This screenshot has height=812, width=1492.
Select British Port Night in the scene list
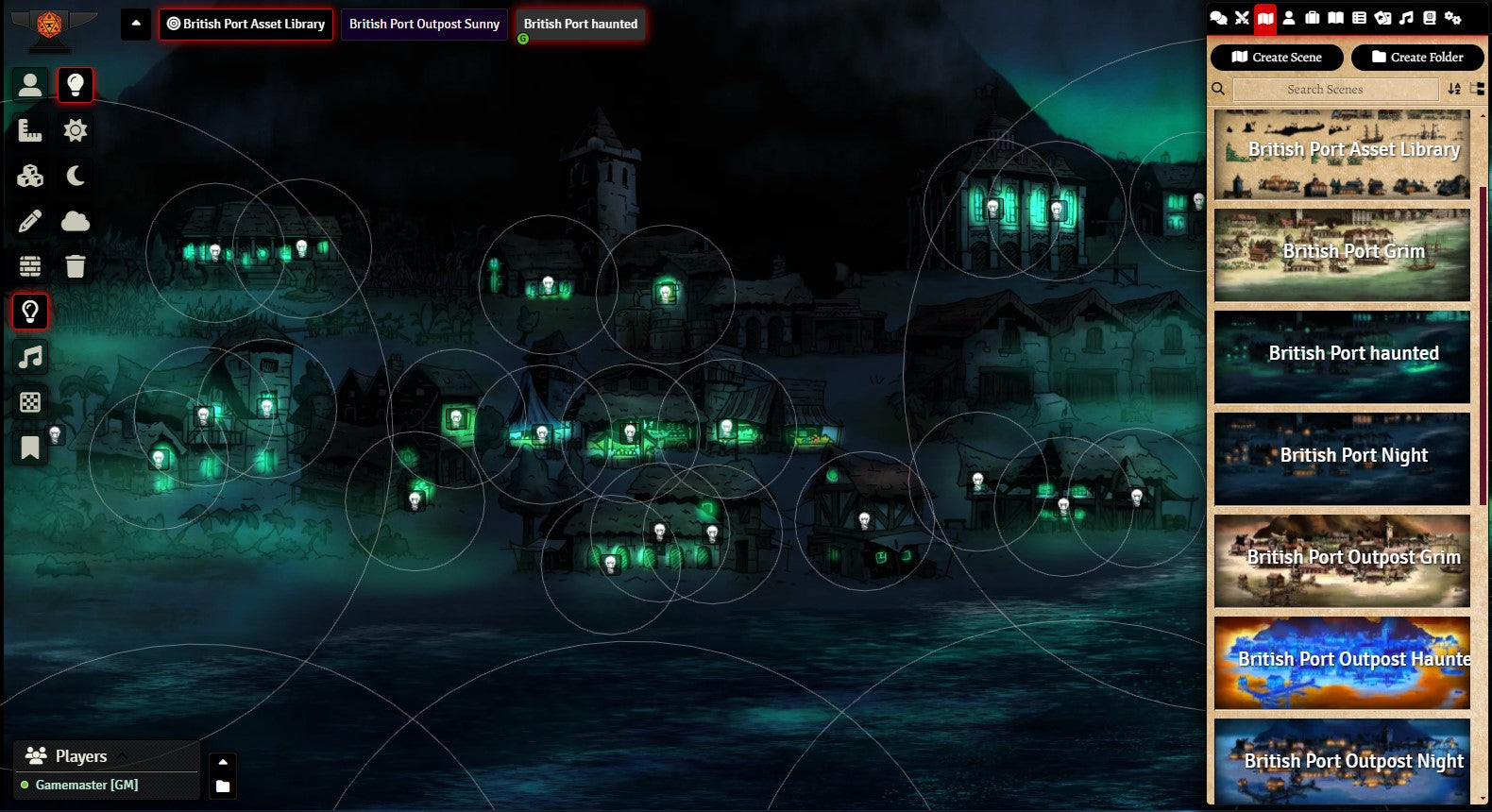(1342, 457)
